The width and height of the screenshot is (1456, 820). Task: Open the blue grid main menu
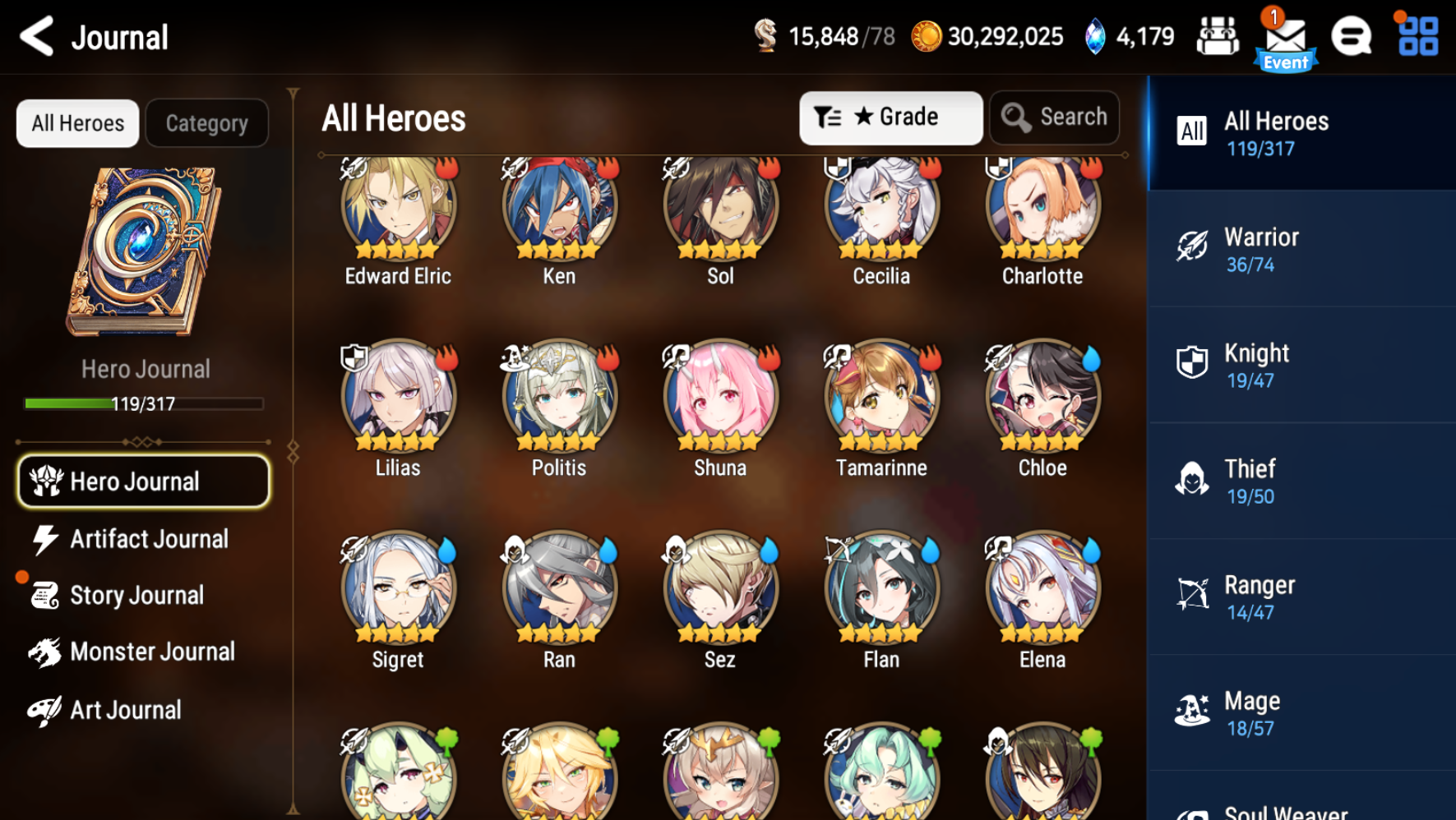click(x=1418, y=37)
